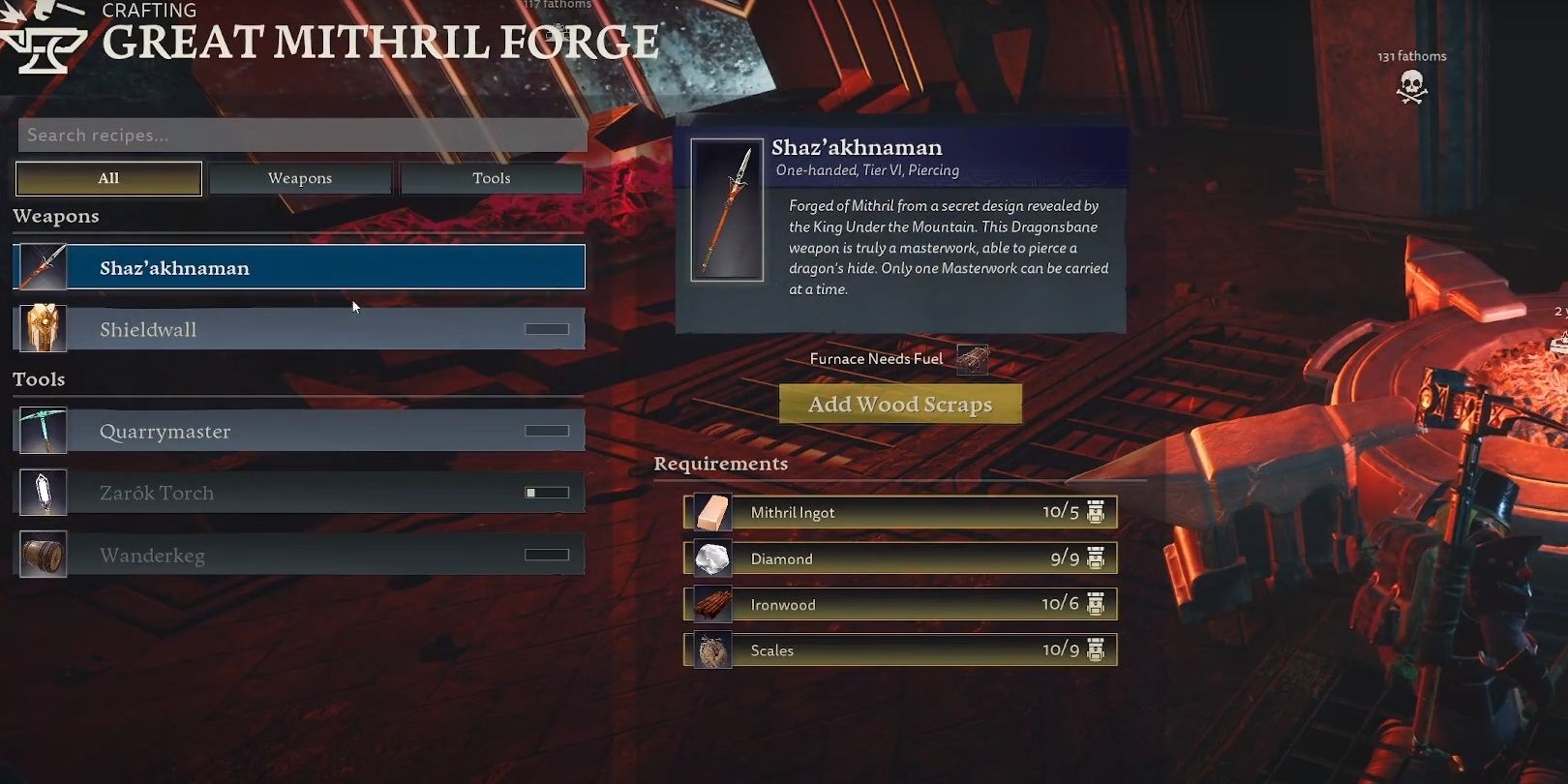The height and width of the screenshot is (784, 1568).
Task: Toggle storage sourcing for the Diamond requirement
Action: (x=1095, y=558)
